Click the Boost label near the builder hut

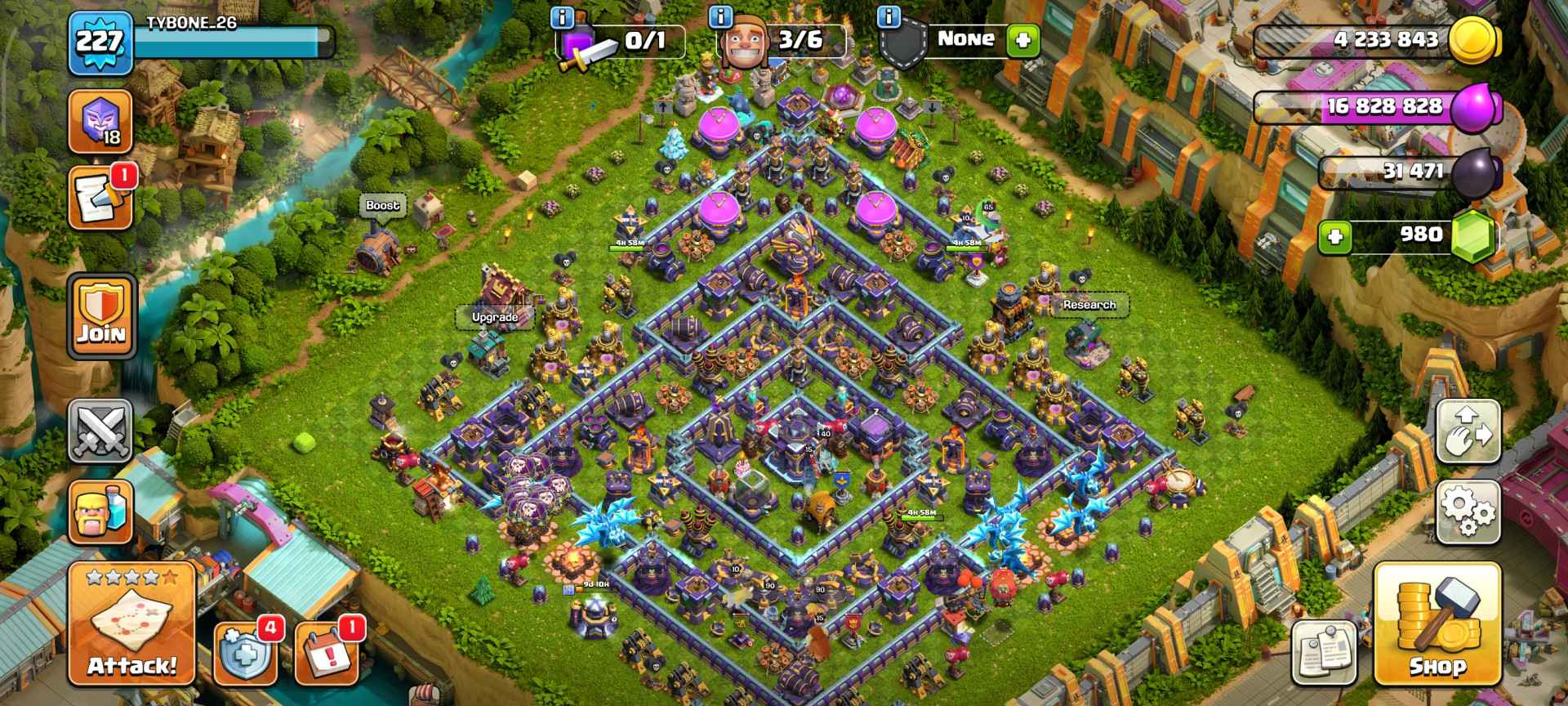pos(384,206)
